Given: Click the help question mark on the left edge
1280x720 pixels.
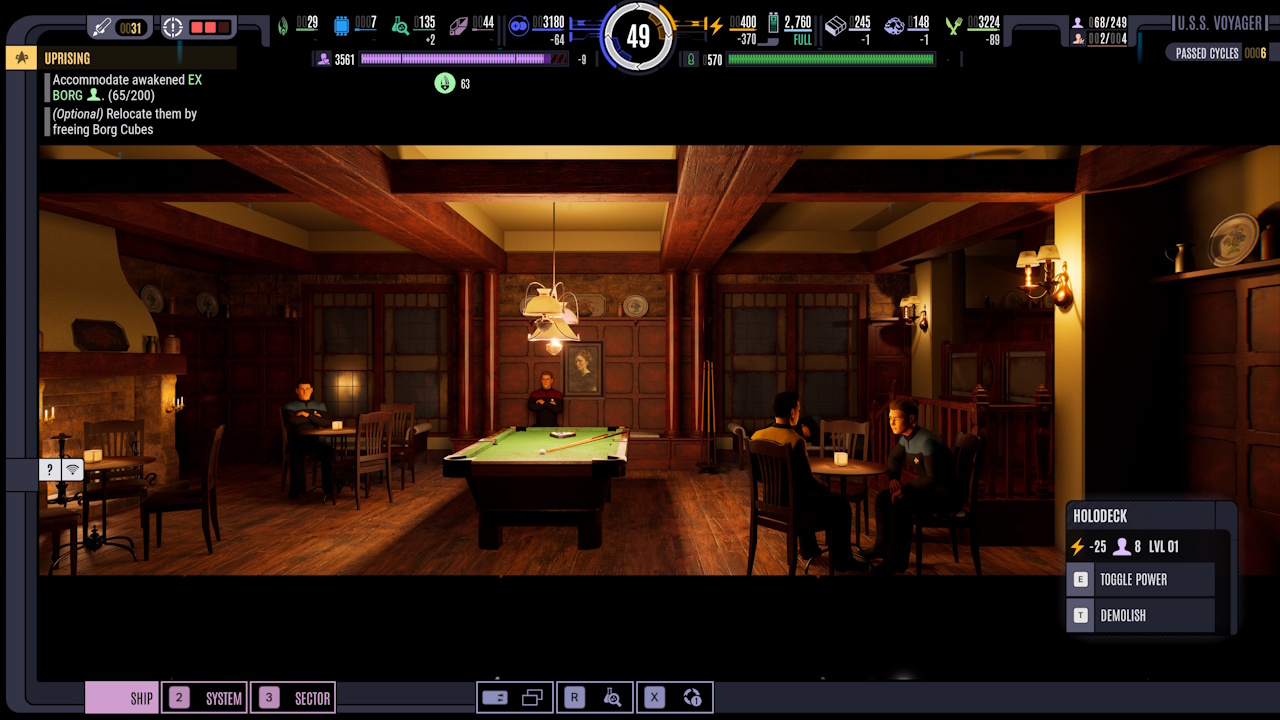Looking at the screenshot, I should click(x=49, y=468).
